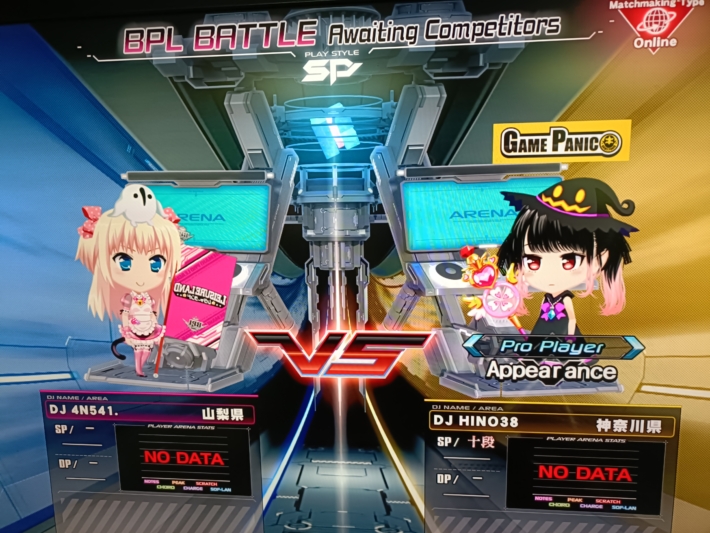Click the Game Panic team badge
710x533 pixels.
[x=560, y=144]
